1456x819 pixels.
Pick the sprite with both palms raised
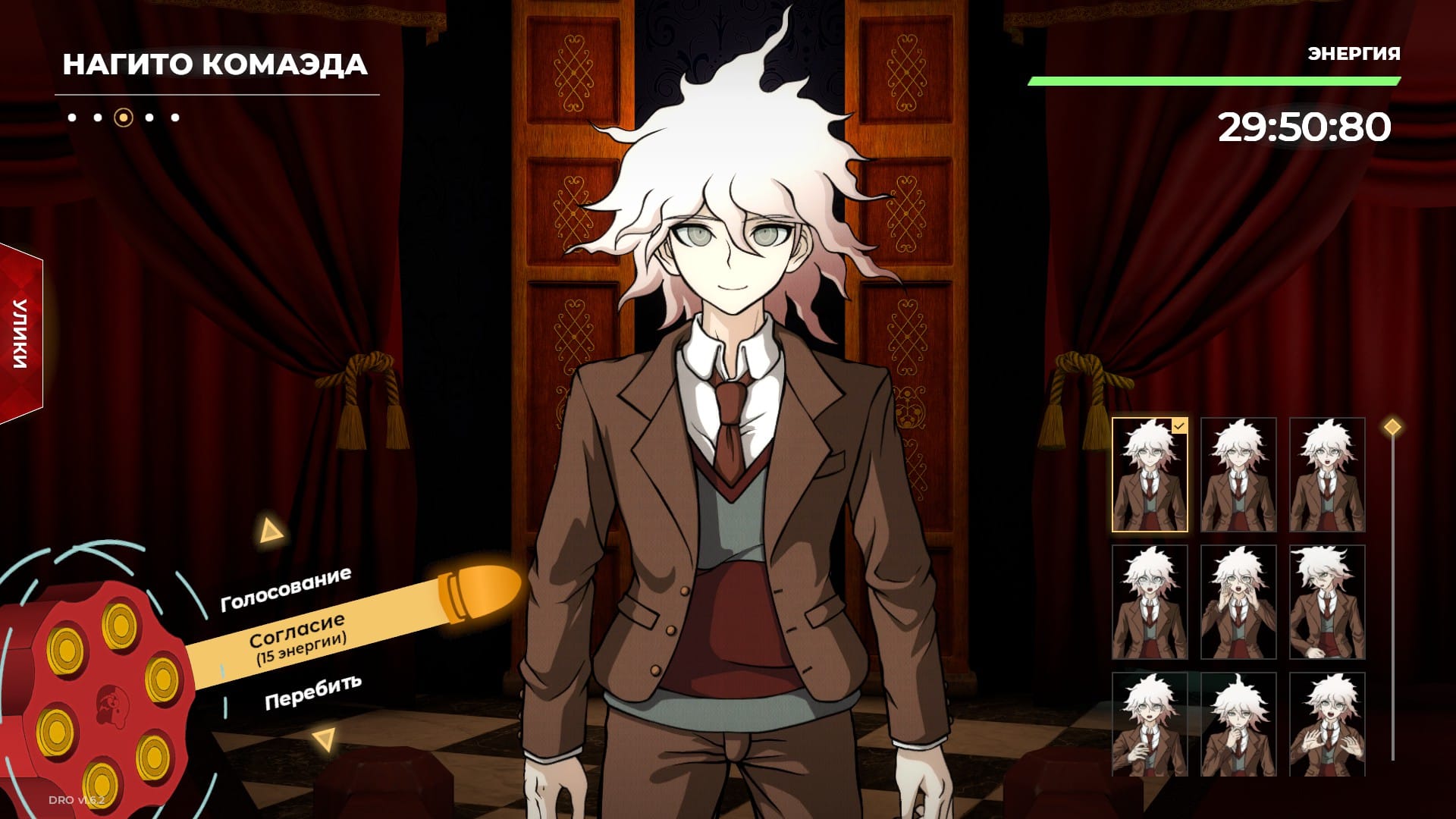(x=1327, y=724)
